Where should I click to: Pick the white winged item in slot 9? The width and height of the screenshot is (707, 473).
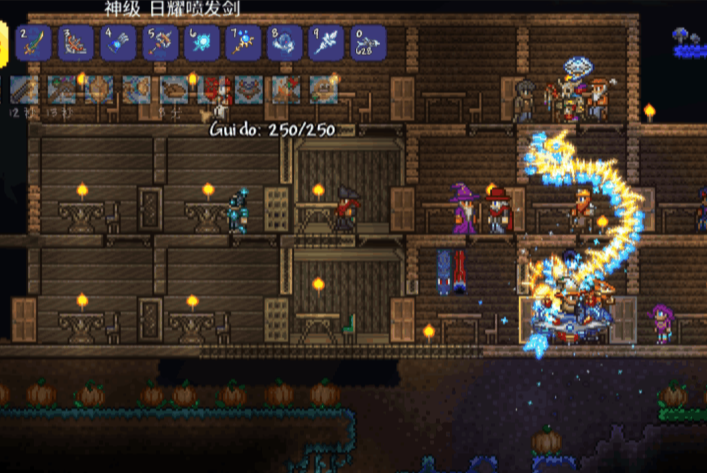[326, 43]
